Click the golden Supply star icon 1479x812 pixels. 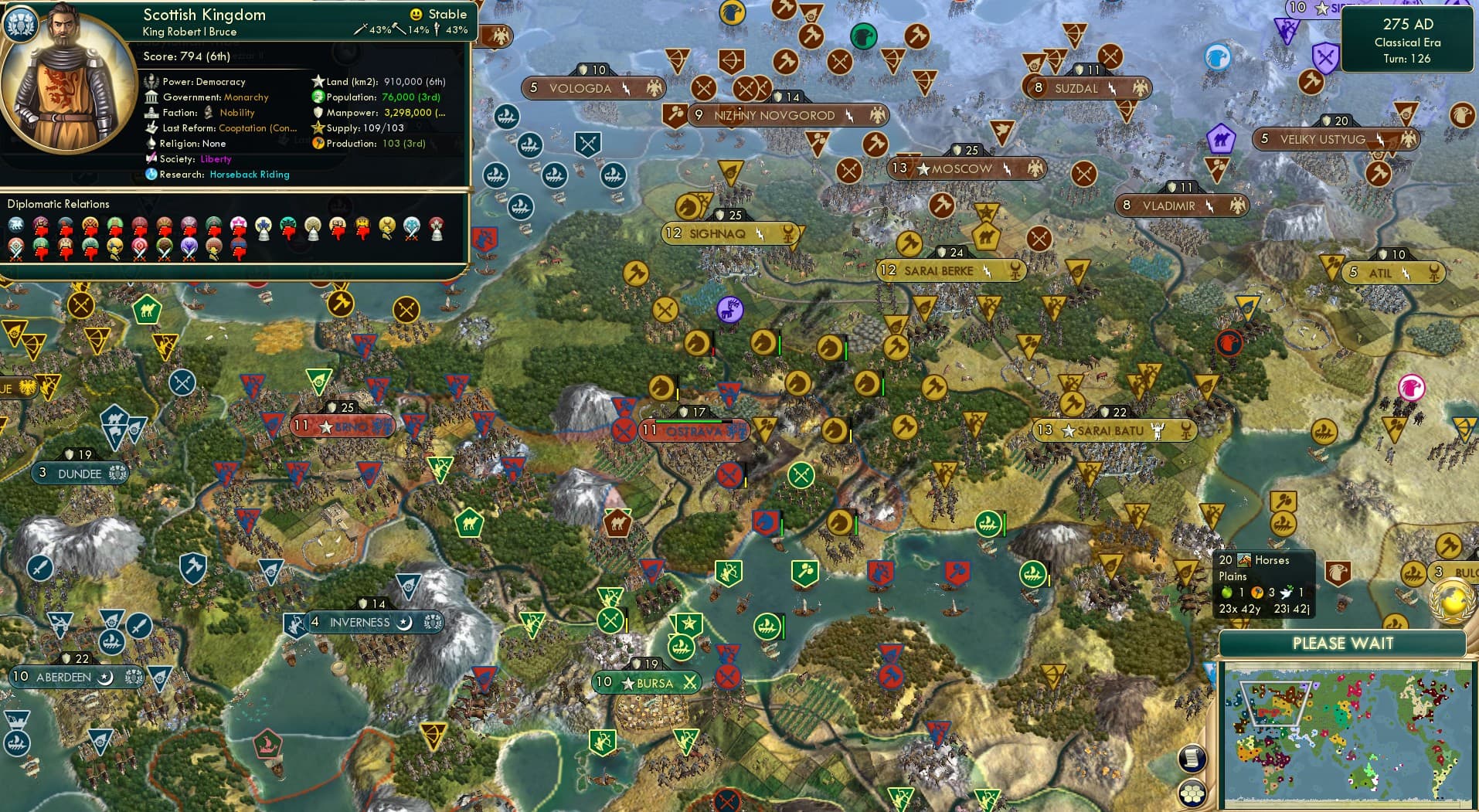pyautogui.click(x=317, y=127)
